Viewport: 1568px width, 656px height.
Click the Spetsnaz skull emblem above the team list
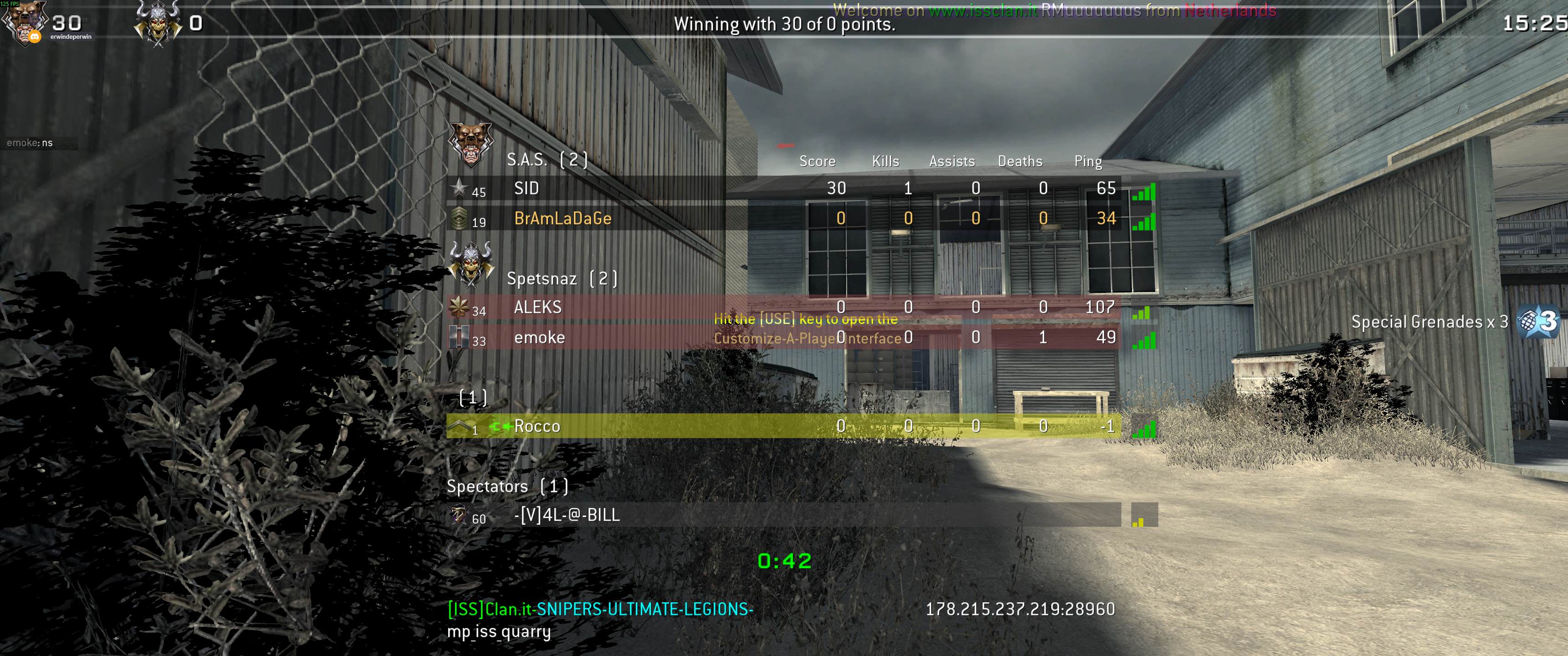[x=470, y=263]
